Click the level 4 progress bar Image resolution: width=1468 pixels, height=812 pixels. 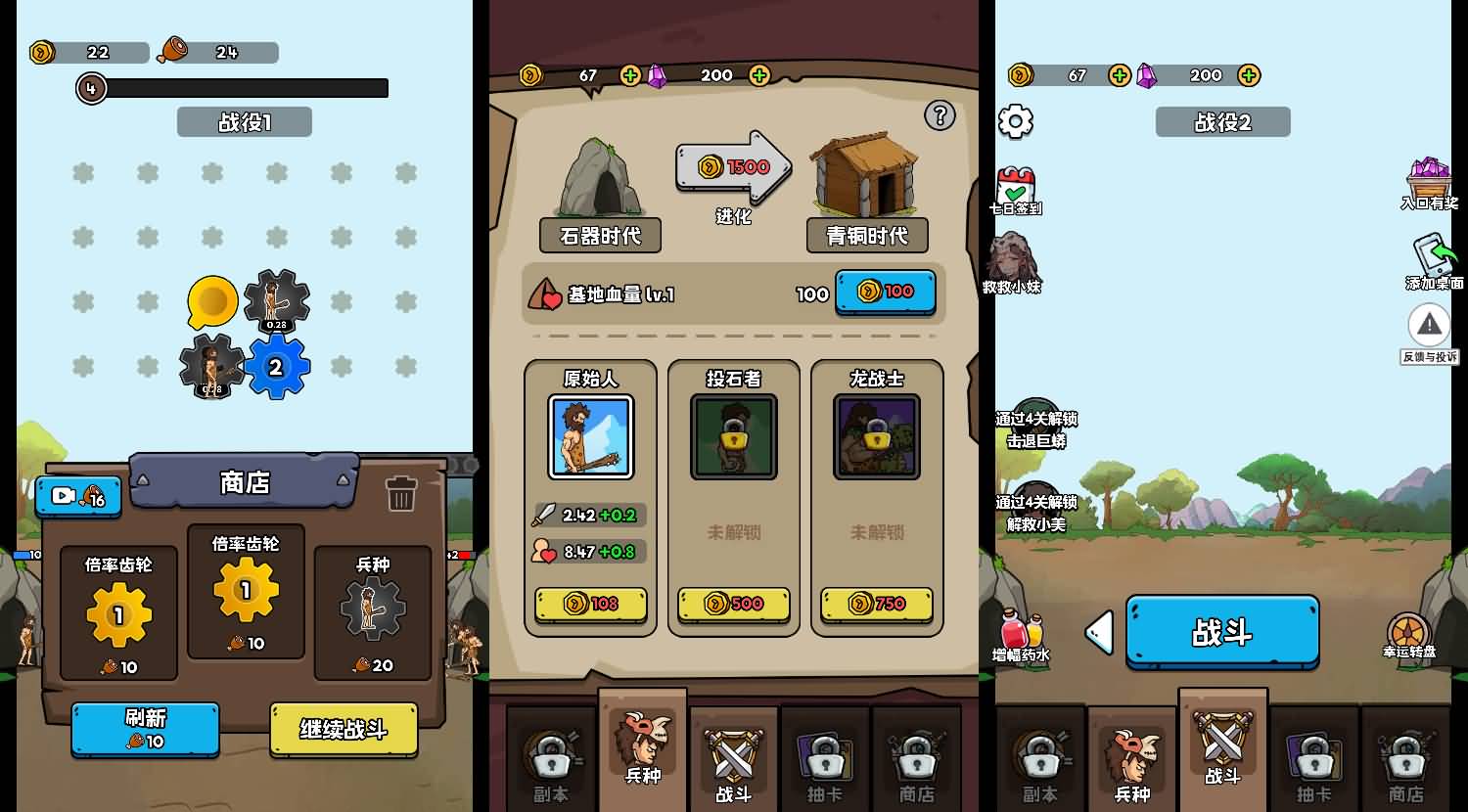pyautogui.click(x=235, y=88)
